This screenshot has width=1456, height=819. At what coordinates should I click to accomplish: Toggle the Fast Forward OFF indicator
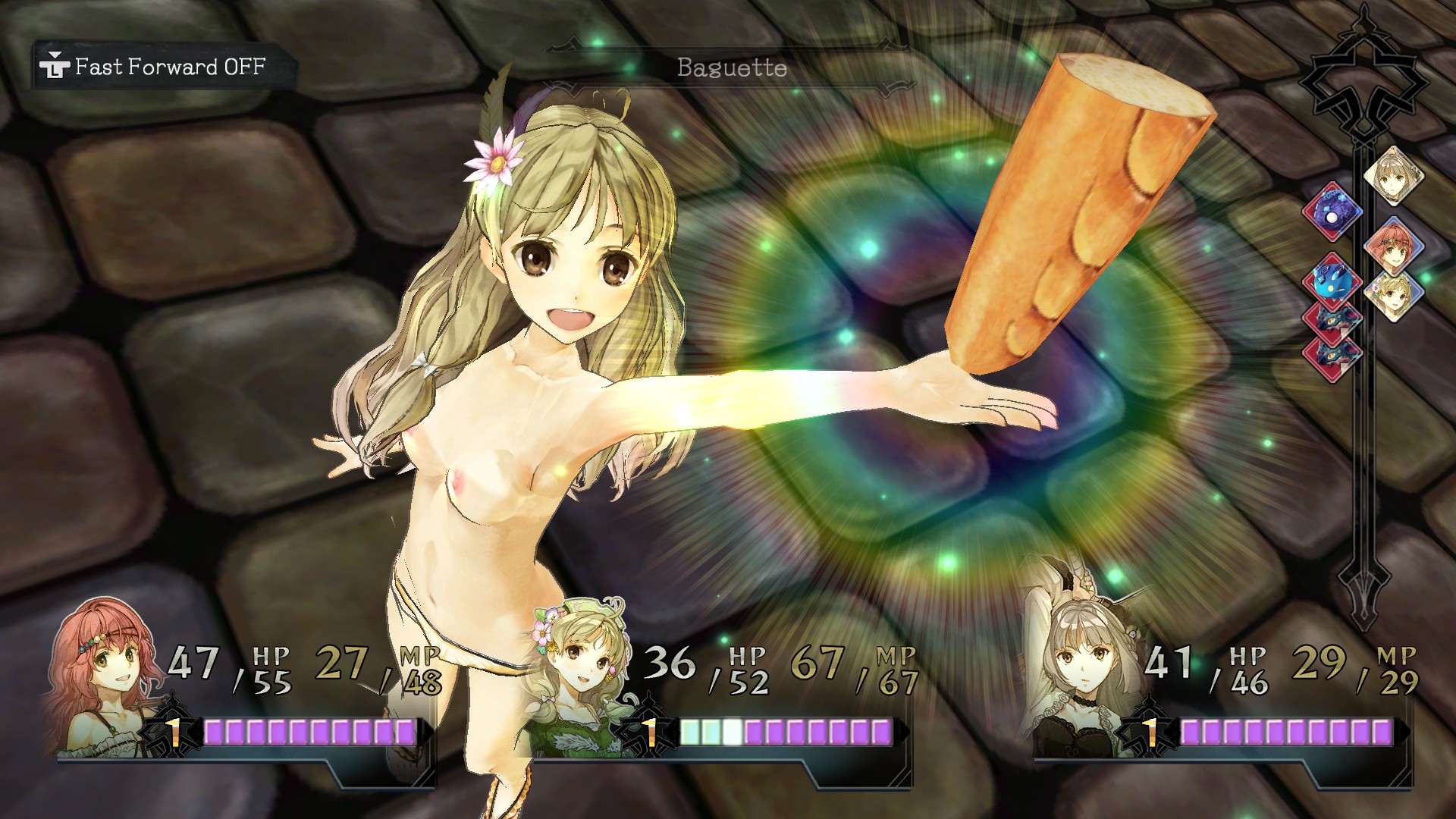point(160,67)
